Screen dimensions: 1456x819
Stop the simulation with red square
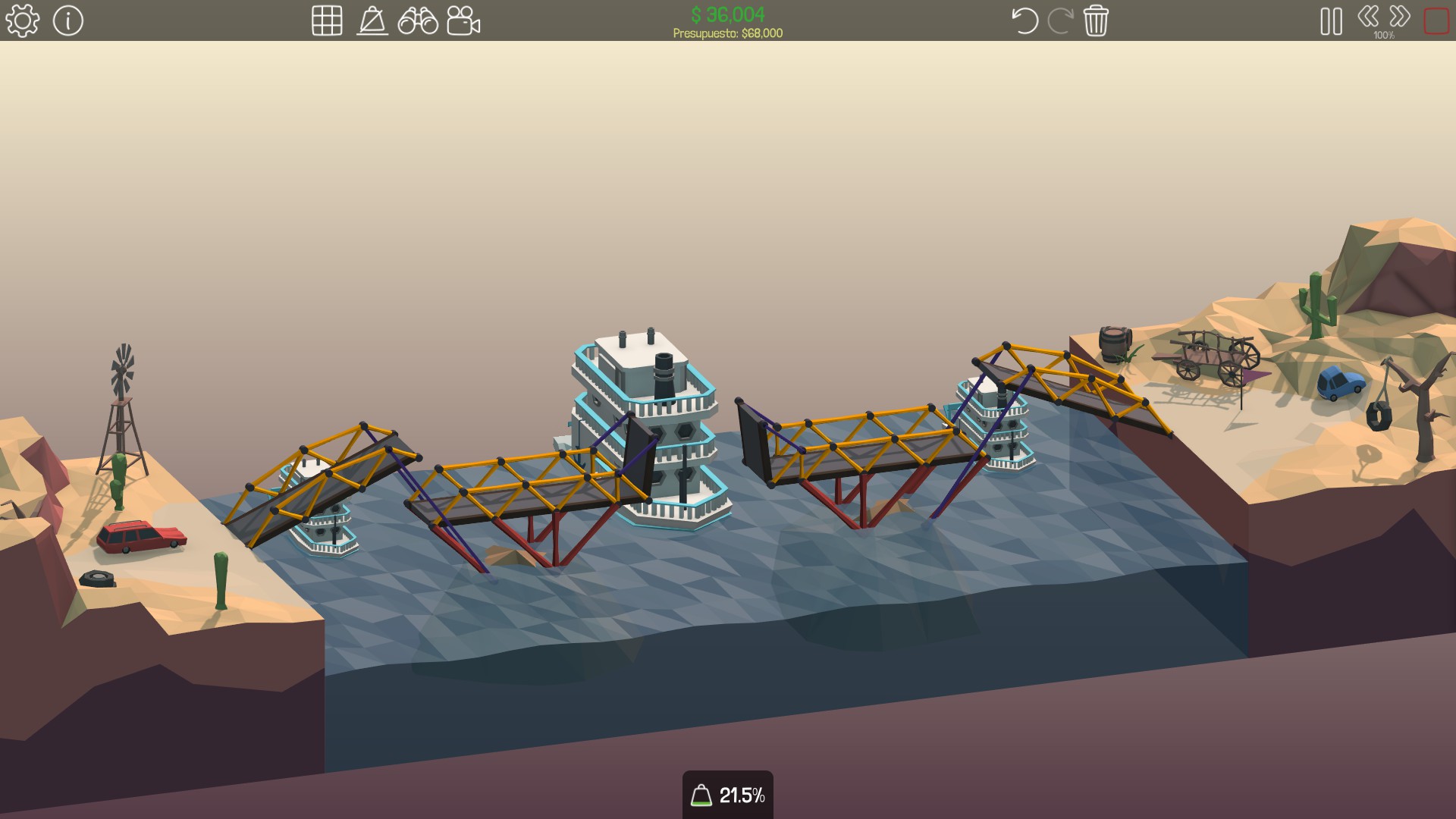point(1436,21)
